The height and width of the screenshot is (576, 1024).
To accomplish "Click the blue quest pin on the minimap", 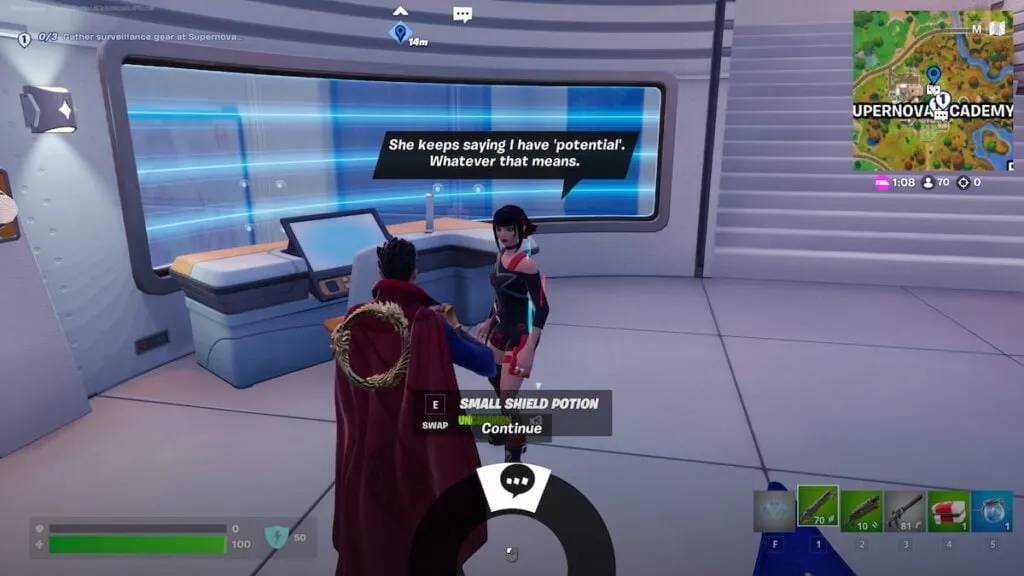I will (x=933, y=74).
